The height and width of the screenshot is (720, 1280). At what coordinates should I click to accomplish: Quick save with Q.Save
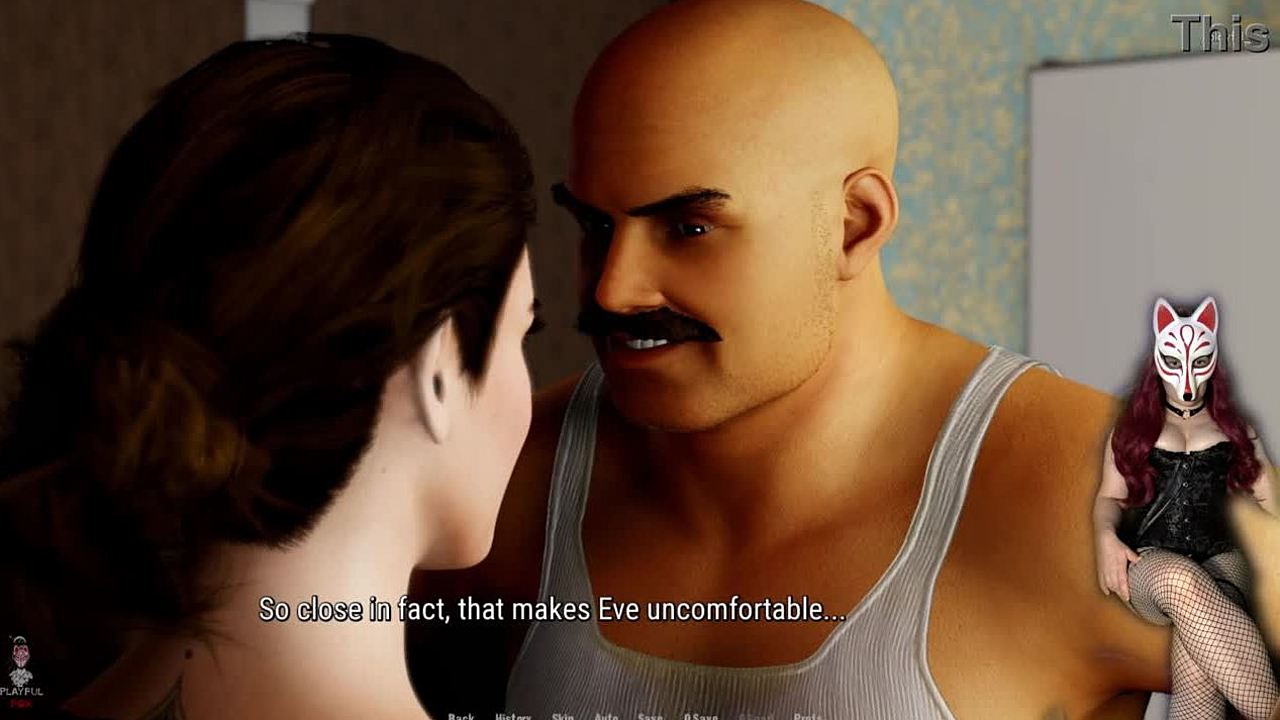coord(700,716)
